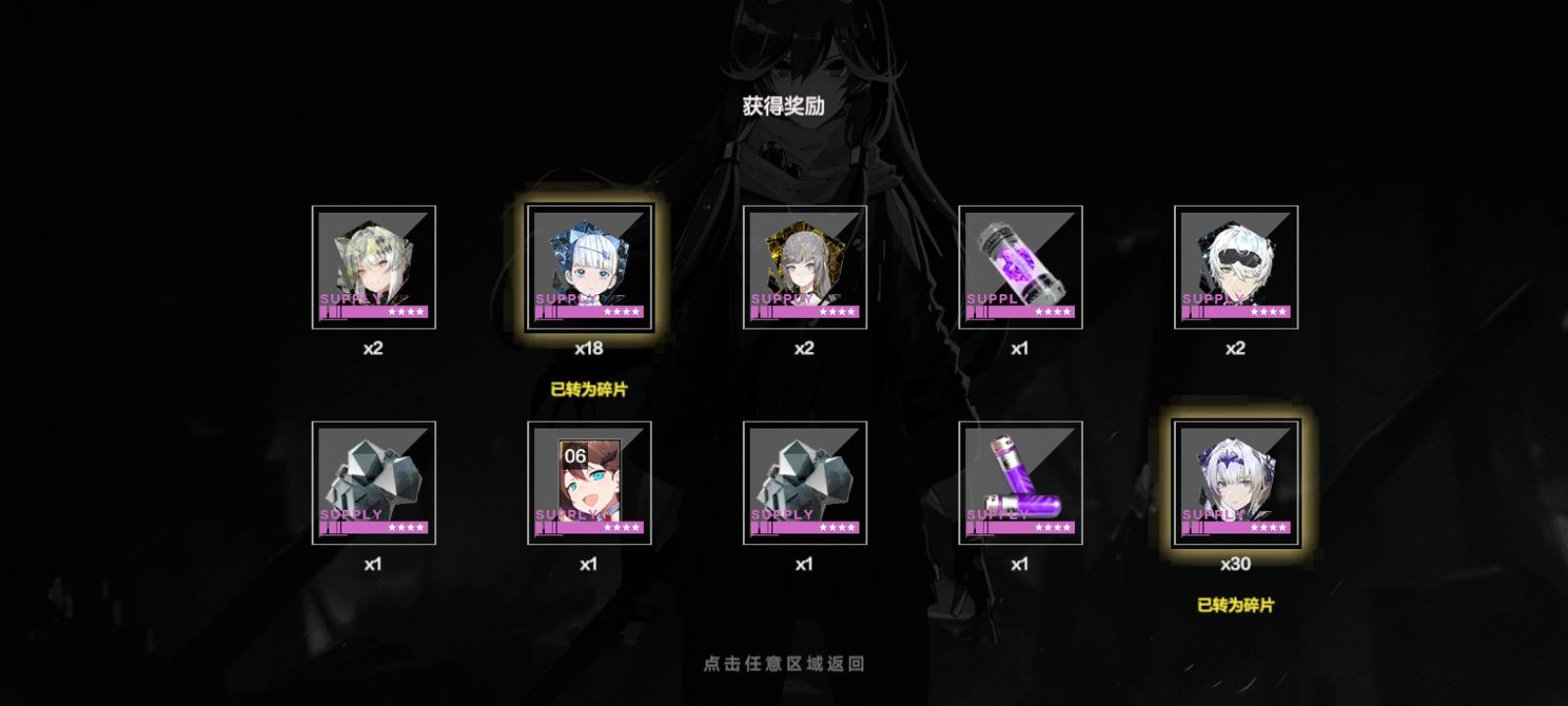Viewport: 1568px width, 706px height.
Task: Click the x18 quantity text under blue-haired card
Action: click(x=591, y=345)
